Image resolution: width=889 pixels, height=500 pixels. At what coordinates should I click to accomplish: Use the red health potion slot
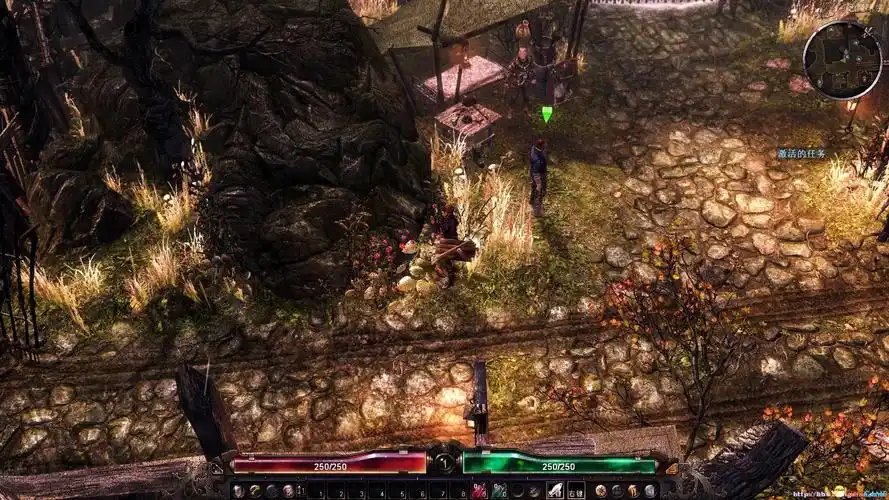[x=479, y=491]
